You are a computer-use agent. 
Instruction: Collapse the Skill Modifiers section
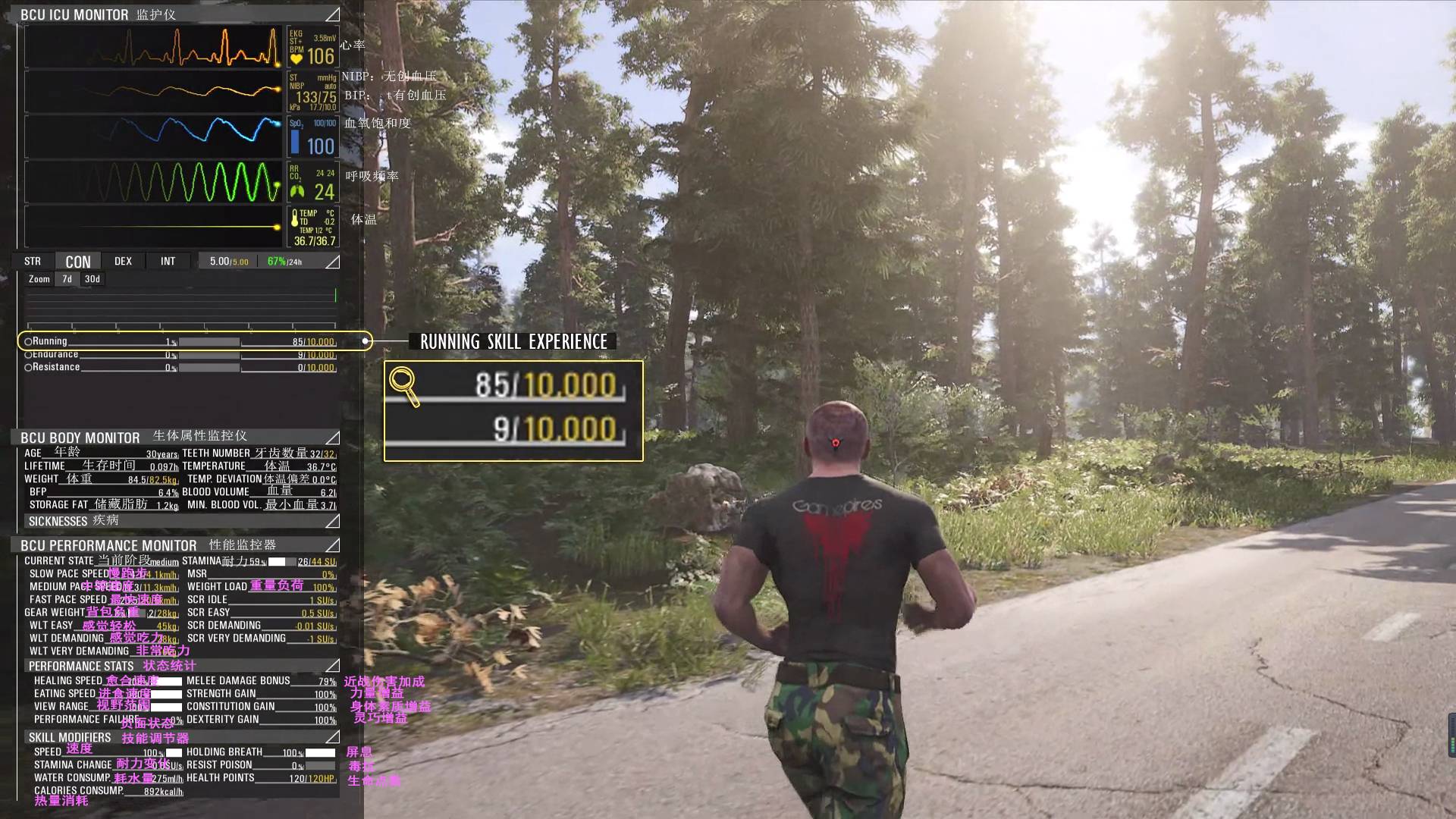point(332,737)
